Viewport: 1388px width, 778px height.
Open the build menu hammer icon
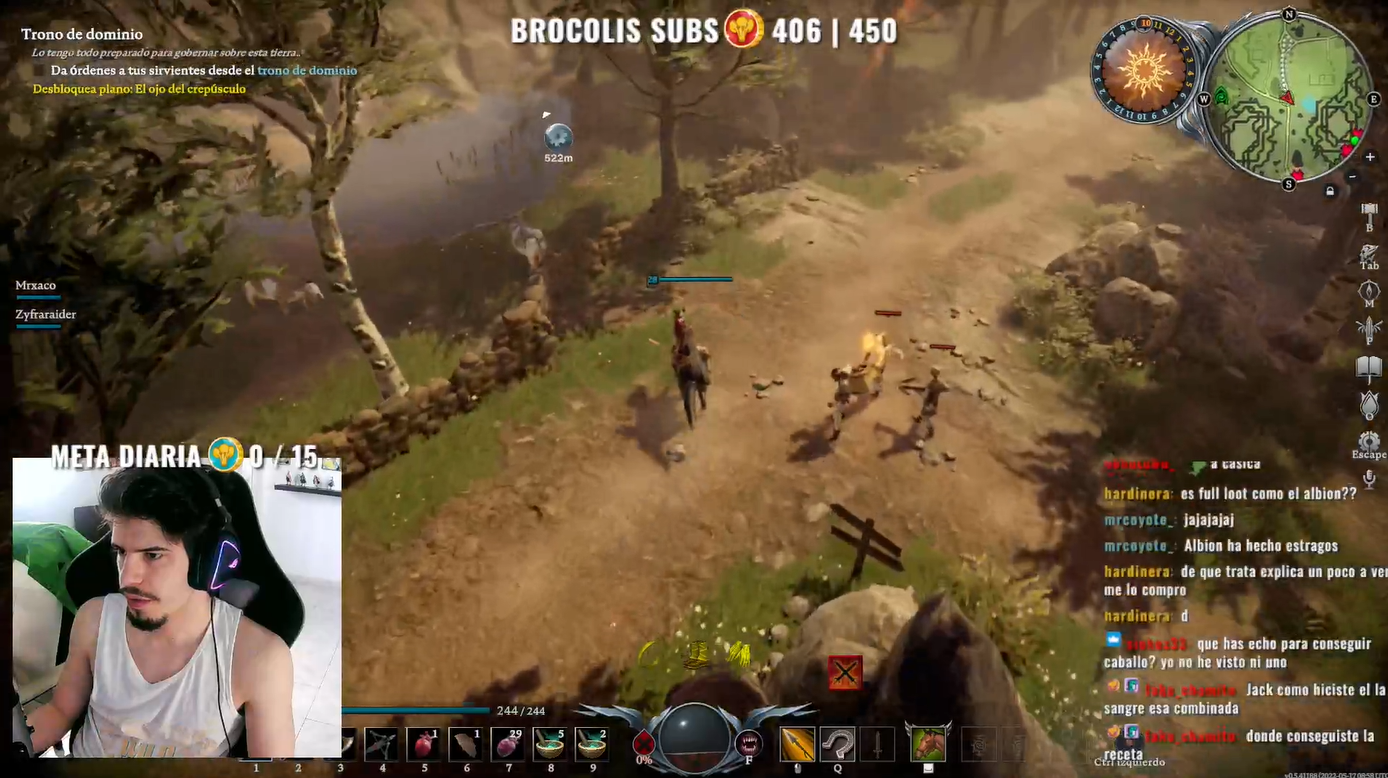coord(1369,210)
